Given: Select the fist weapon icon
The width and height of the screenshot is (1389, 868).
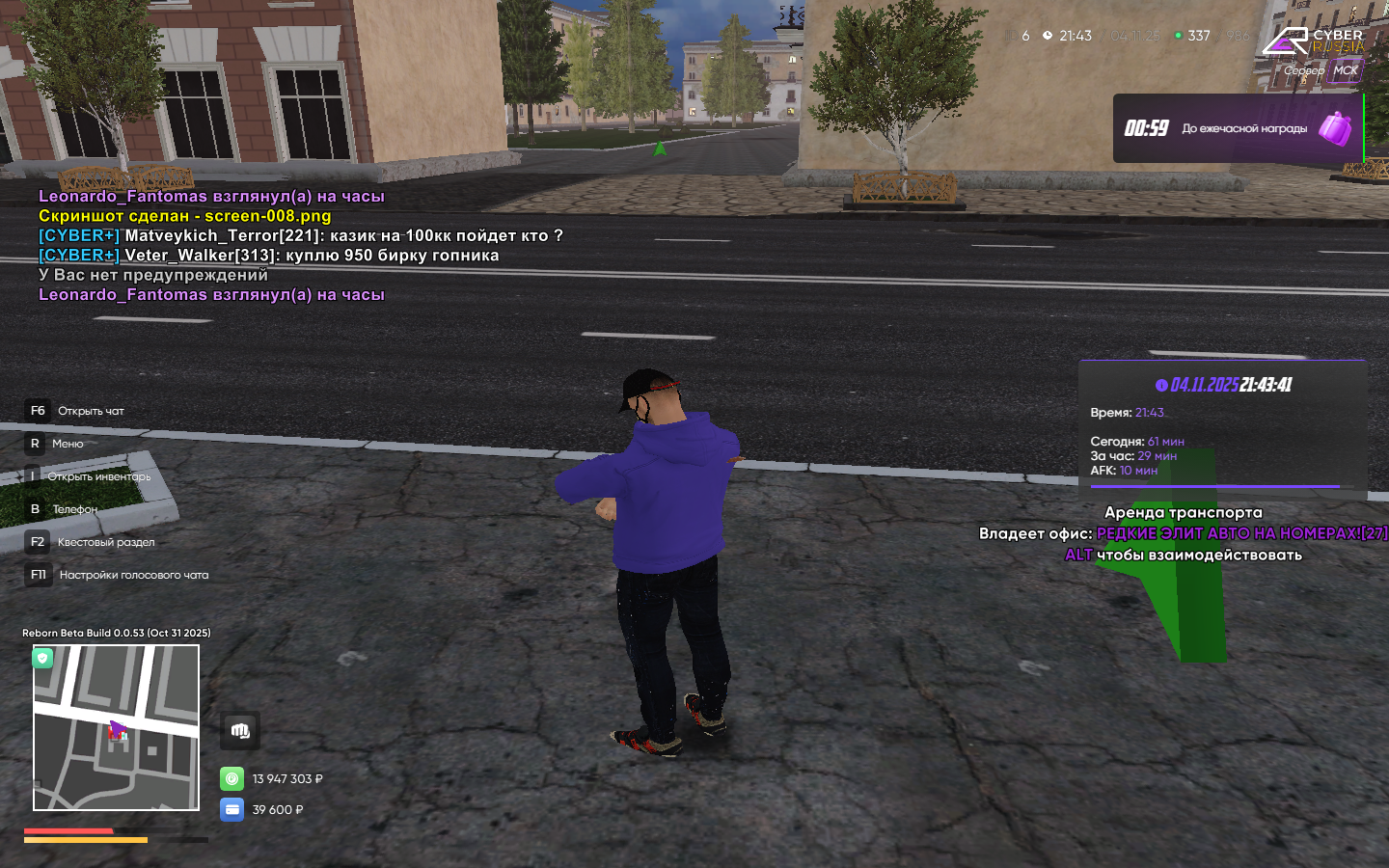Looking at the screenshot, I should coord(240,731).
